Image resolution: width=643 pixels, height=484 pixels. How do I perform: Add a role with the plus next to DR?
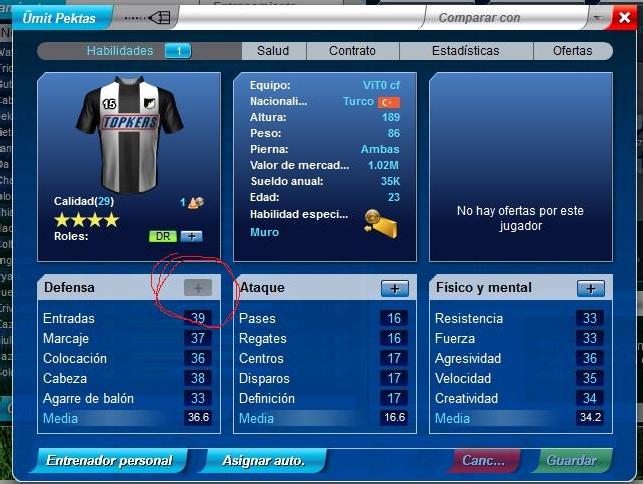click(191, 236)
